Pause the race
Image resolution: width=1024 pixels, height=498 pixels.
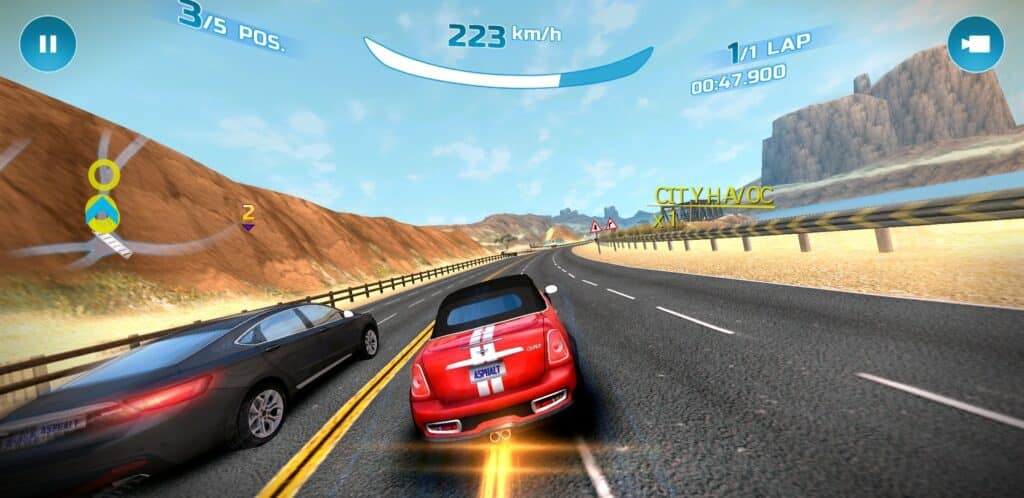47,44
